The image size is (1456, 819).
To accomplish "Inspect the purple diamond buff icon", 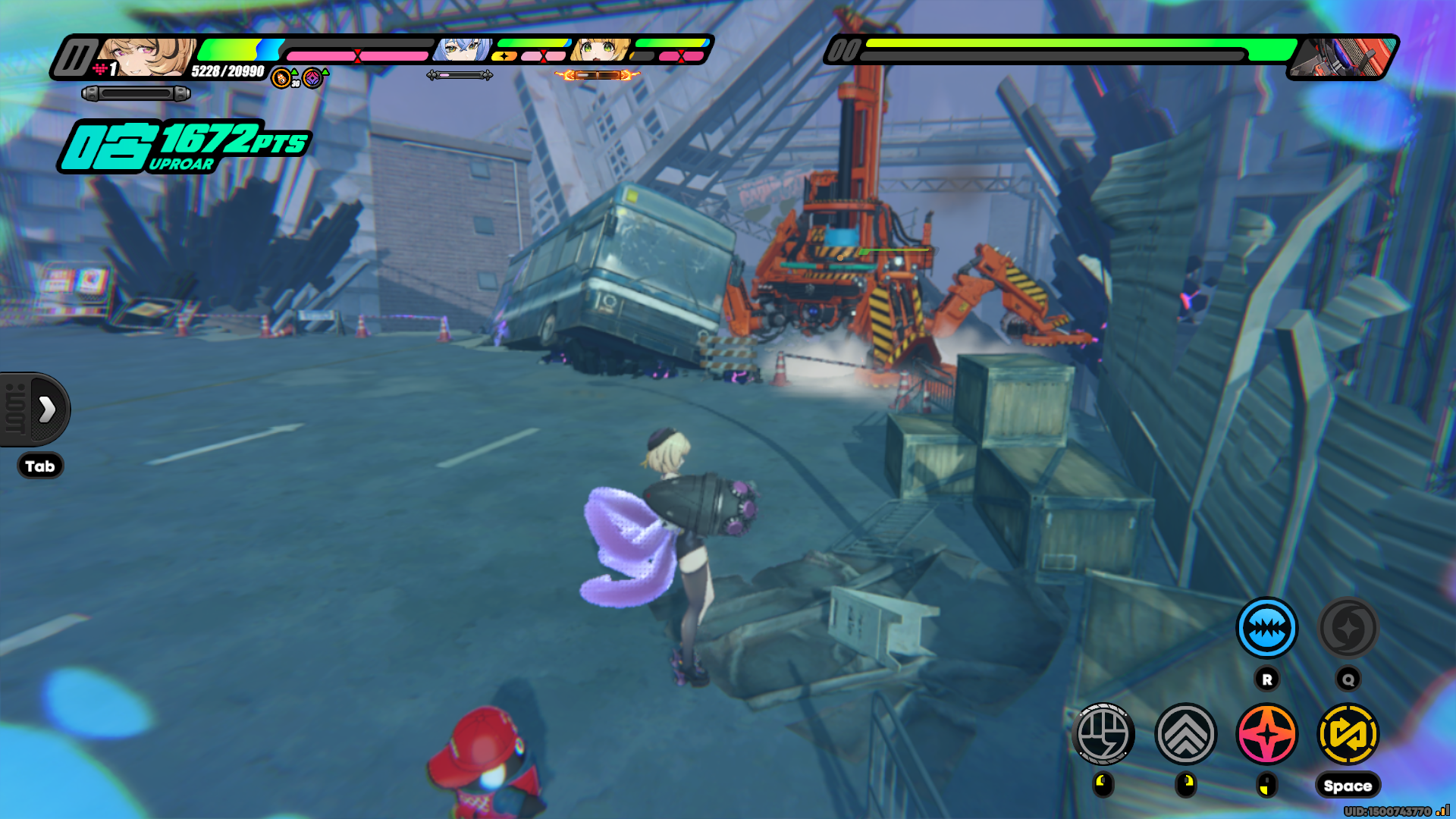I will [x=312, y=78].
